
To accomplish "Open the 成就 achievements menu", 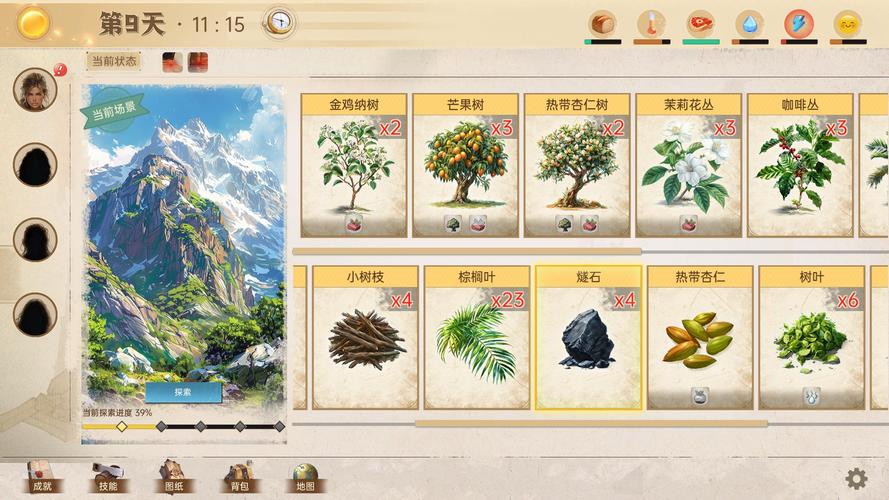I will tap(42, 477).
